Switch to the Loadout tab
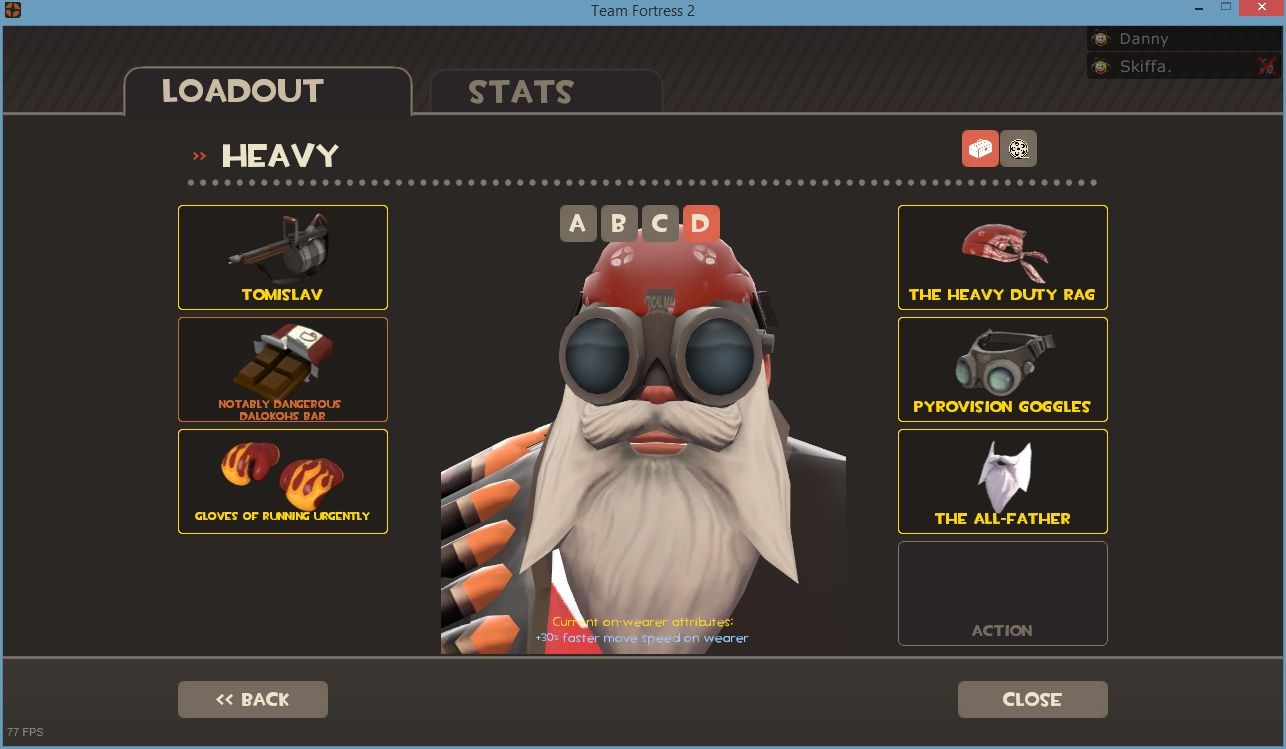Screen dimensions: 1286x749 click(x=243, y=92)
